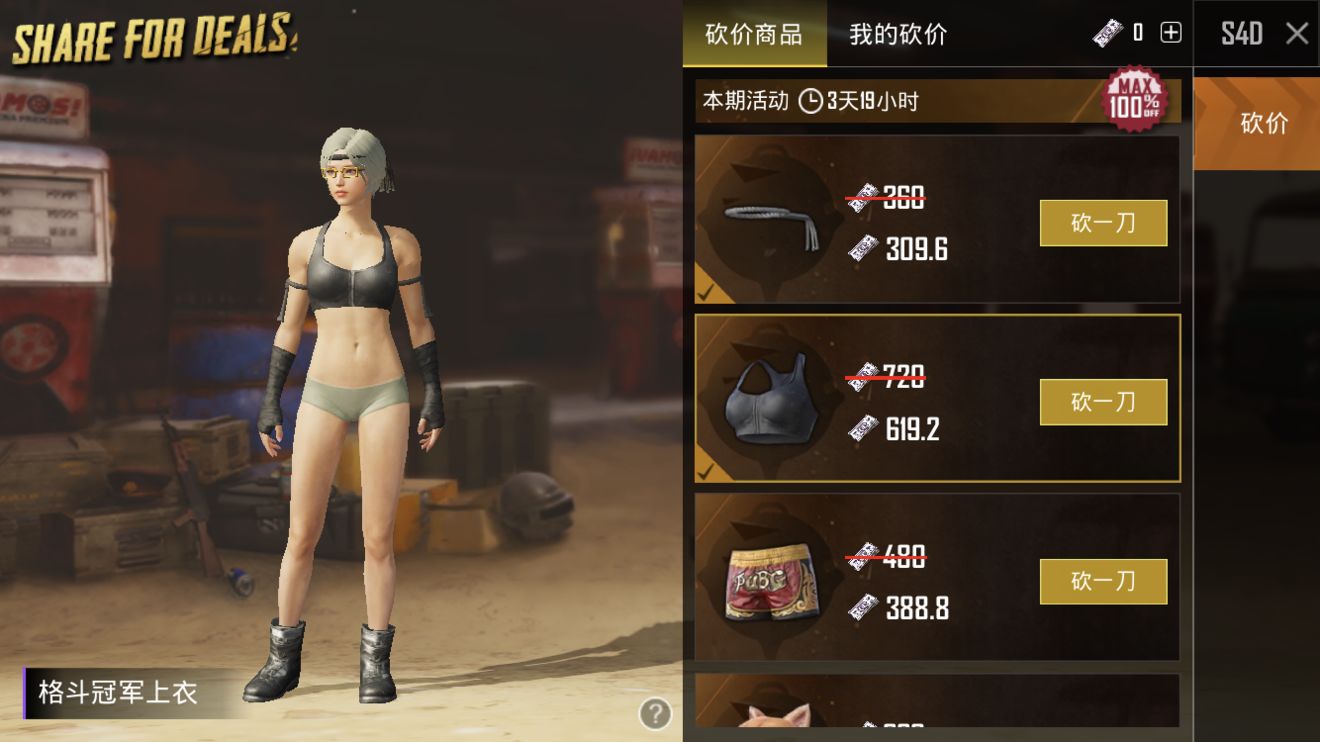This screenshot has width=1320, height=742.
Task: Click the ticket icon beside 388.8
Action: [865, 607]
